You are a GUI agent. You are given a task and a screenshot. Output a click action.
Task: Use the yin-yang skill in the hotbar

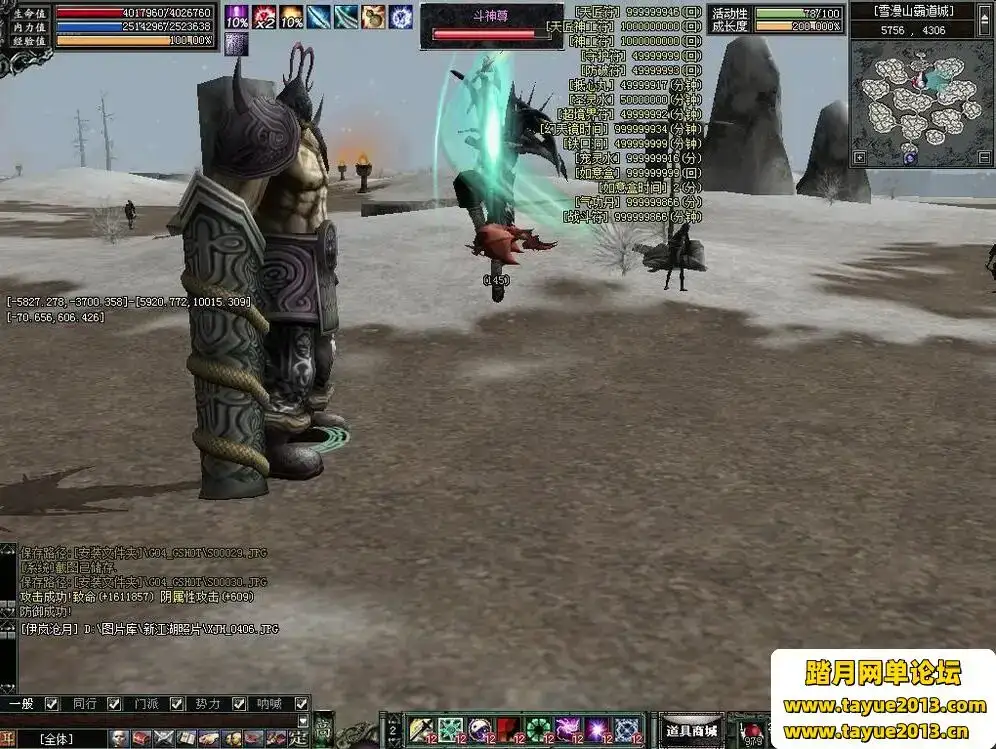[480, 730]
